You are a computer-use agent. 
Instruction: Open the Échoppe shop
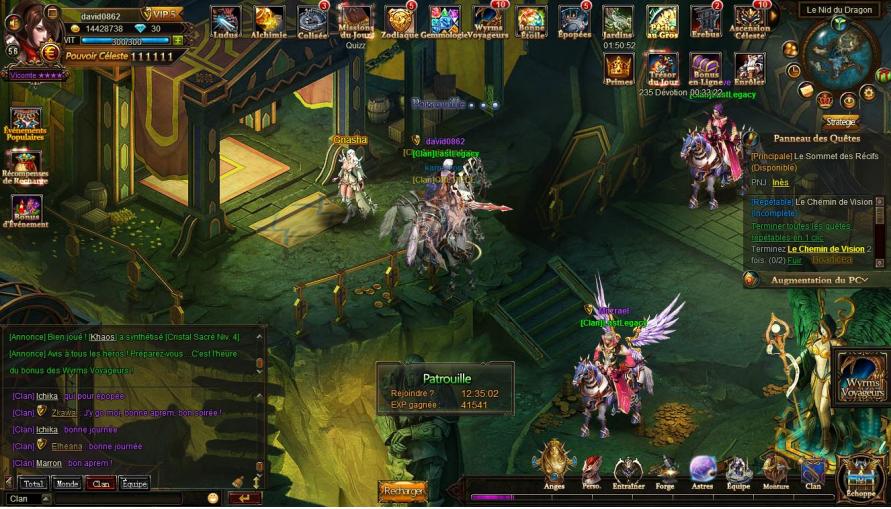coord(860,476)
